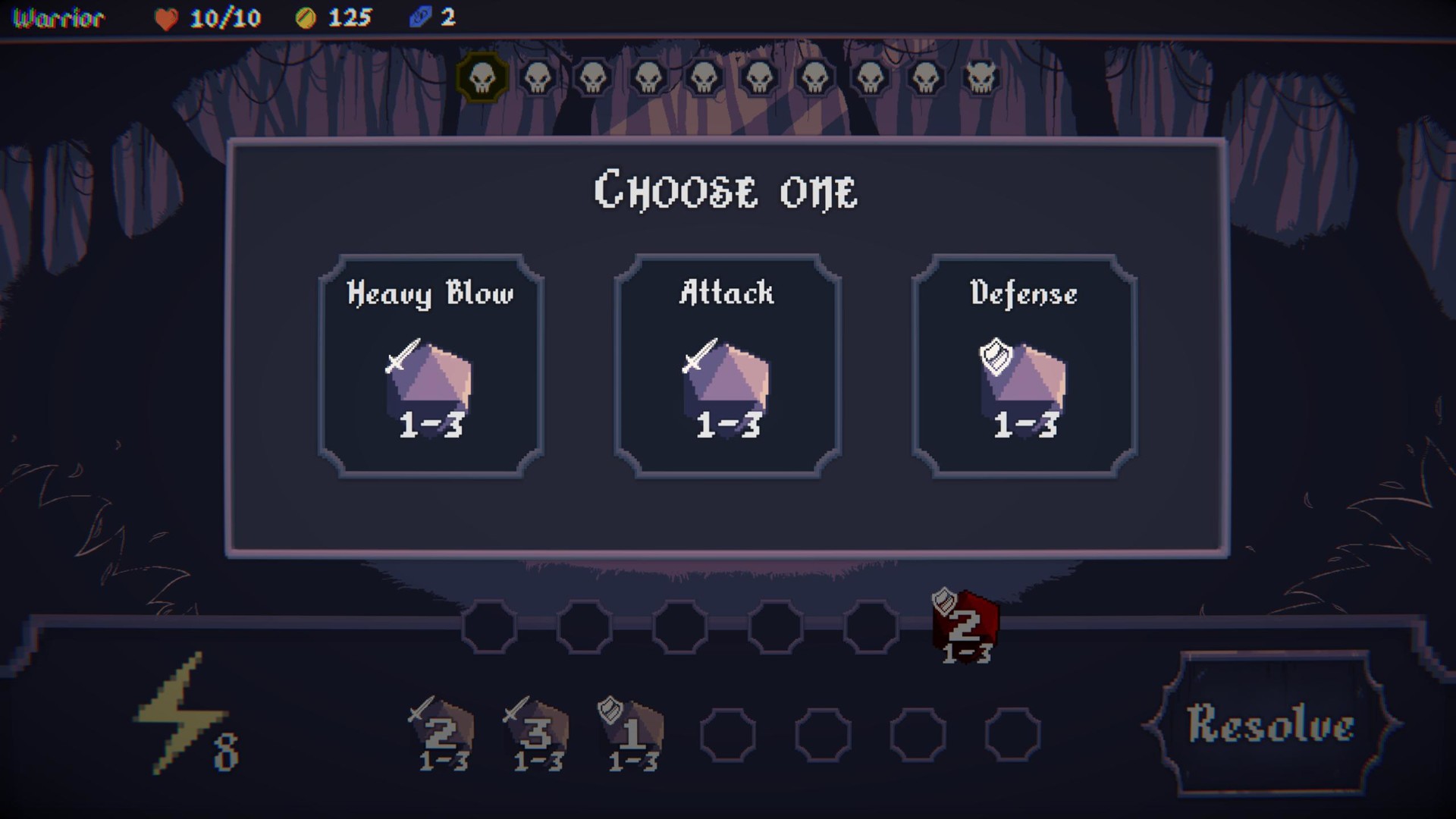Click the Choose One dialog title
The height and width of the screenshot is (819, 1456).
[727, 189]
